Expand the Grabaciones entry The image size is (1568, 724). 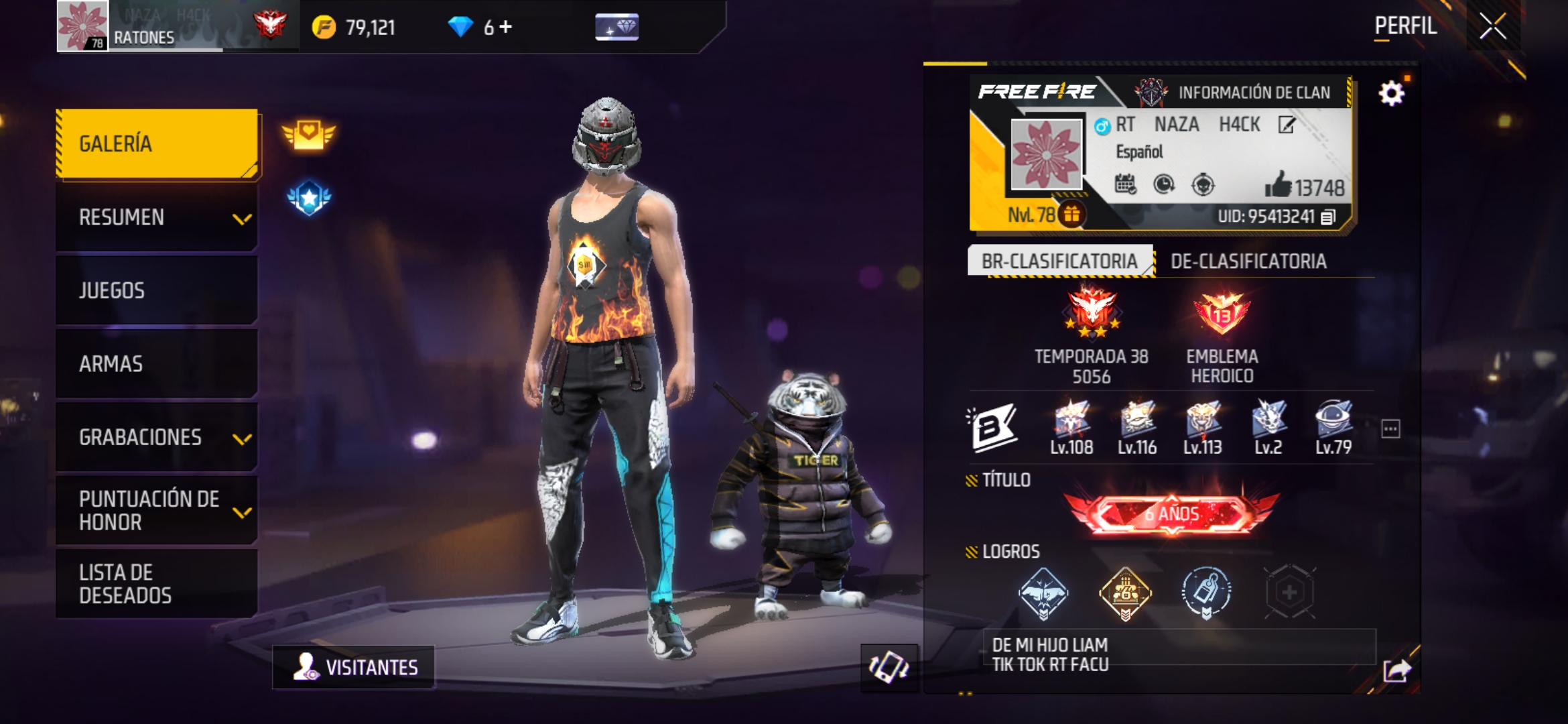[x=157, y=437]
